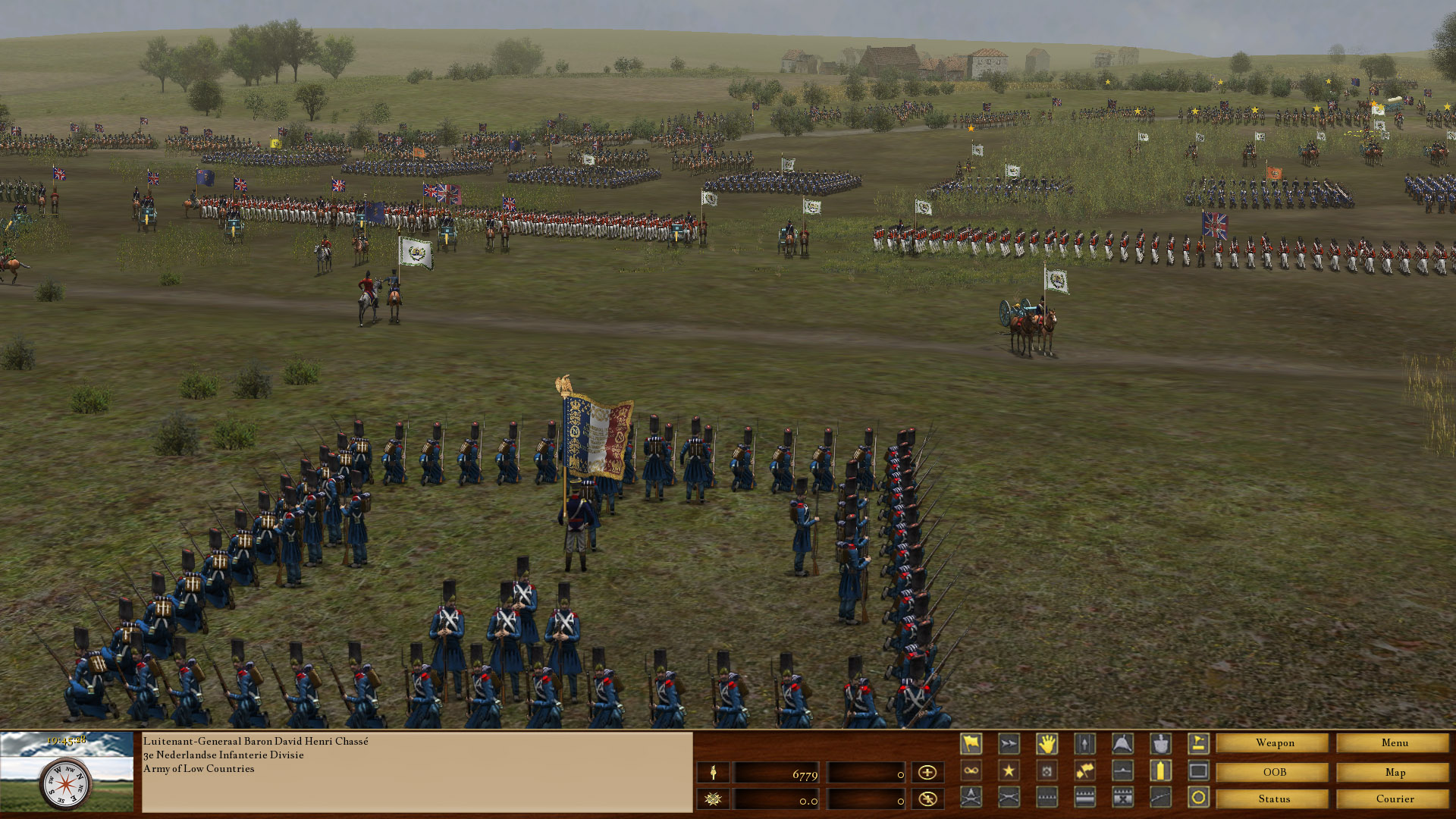Enable the circle targeting toggle
1456x819 pixels.
click(1199, 798)
